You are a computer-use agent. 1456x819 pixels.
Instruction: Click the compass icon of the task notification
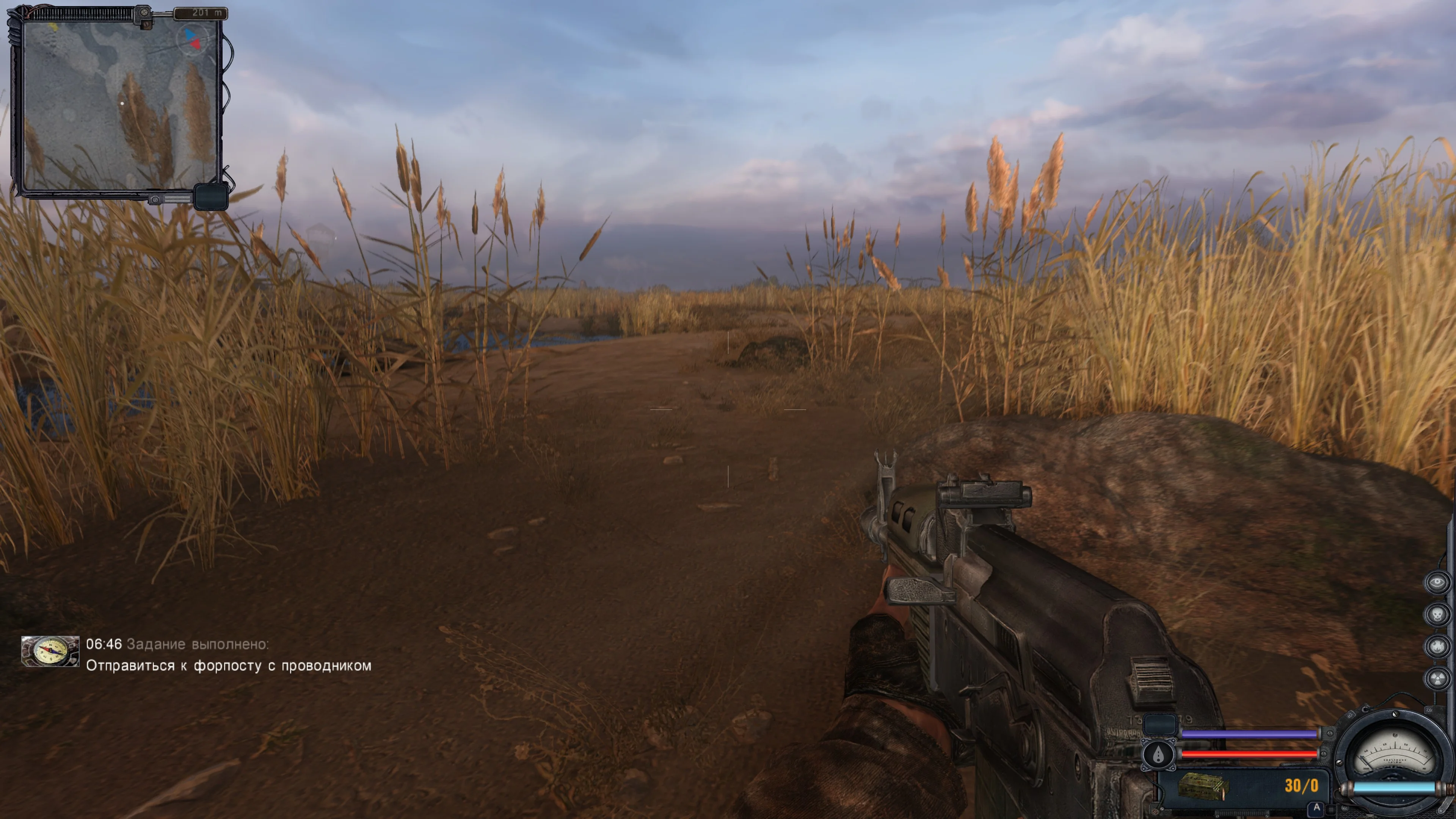click(x=50, y=651)
